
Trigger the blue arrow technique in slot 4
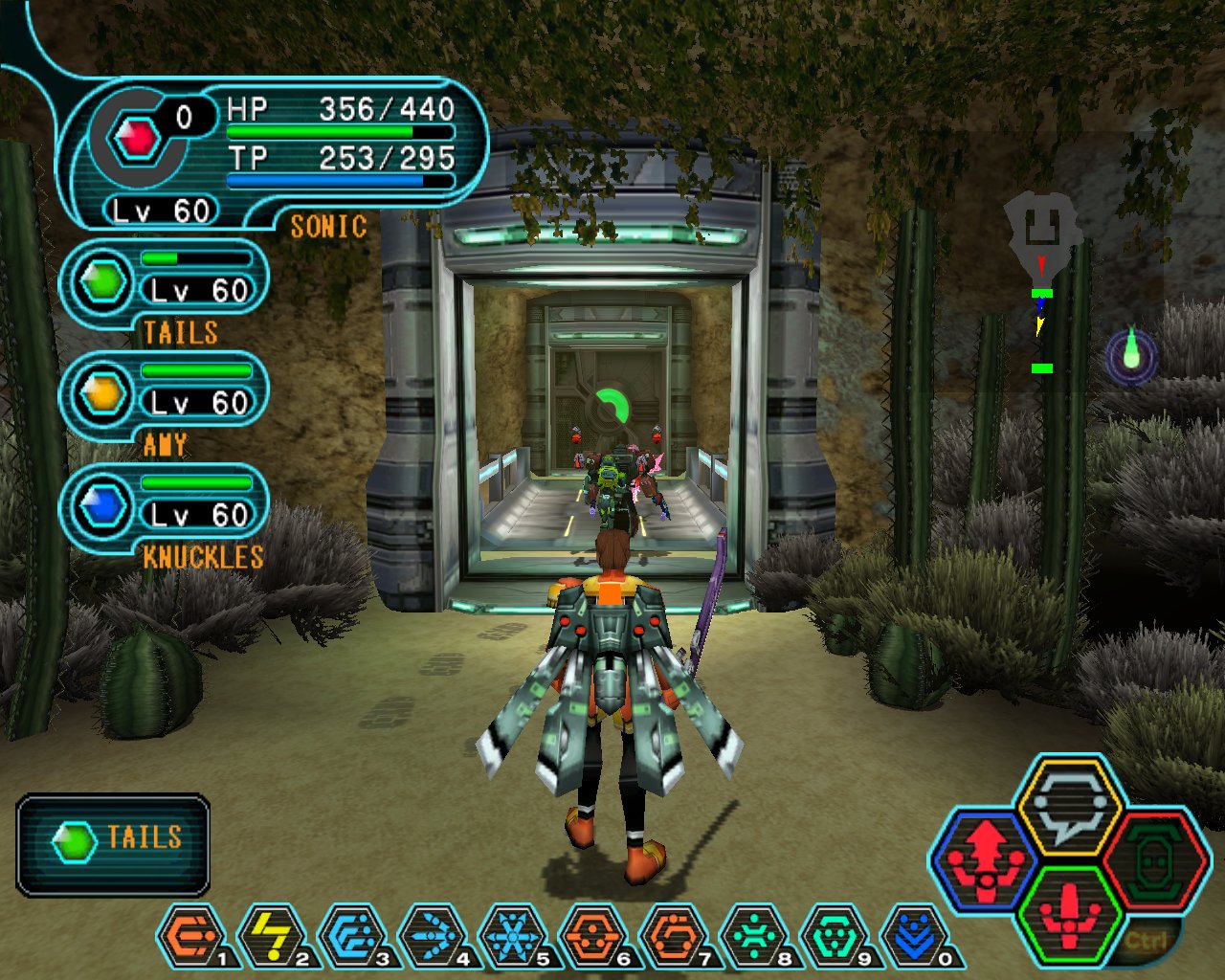pos(432,935)
